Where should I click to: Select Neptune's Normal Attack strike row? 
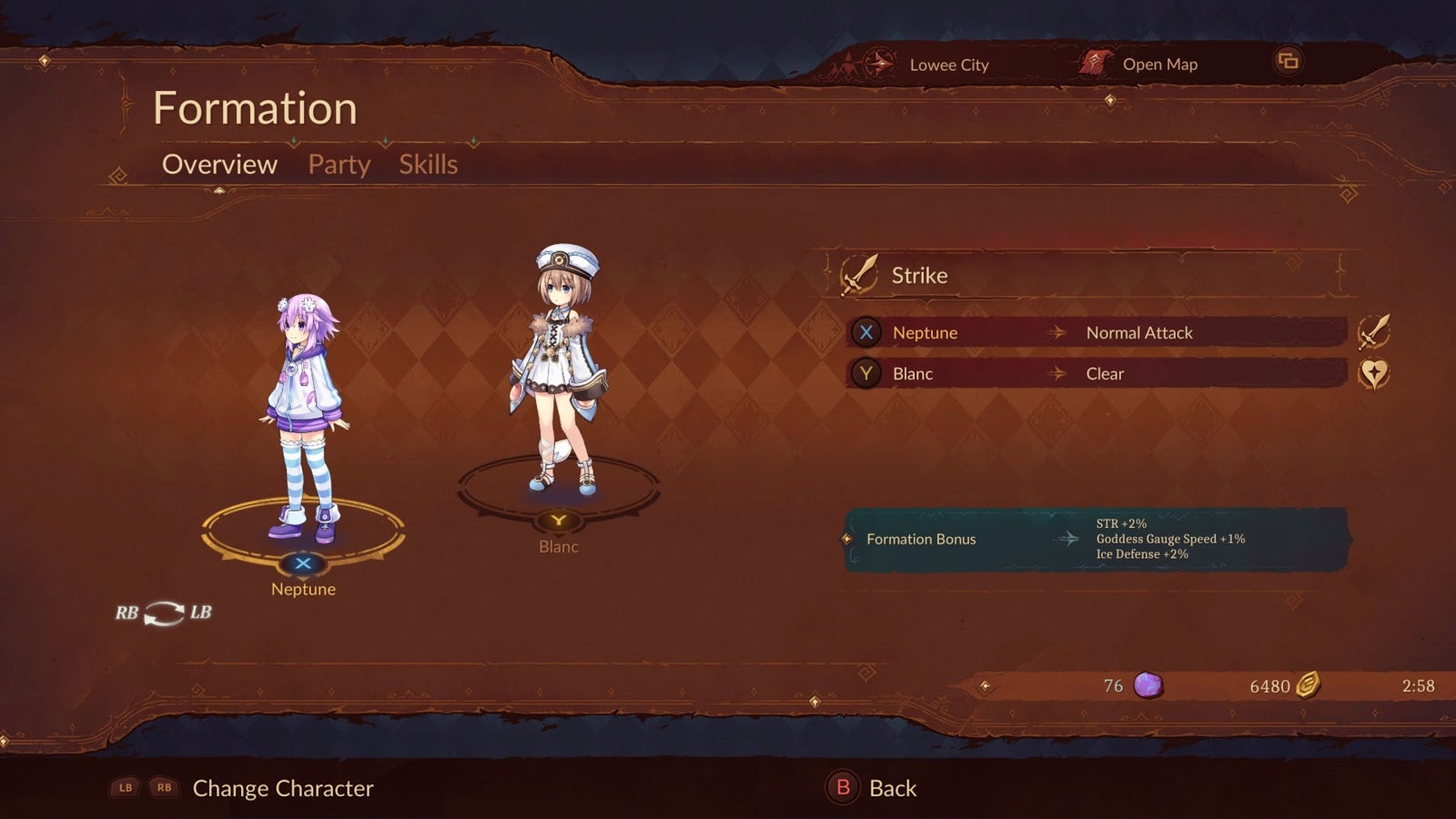[1096, 333]
